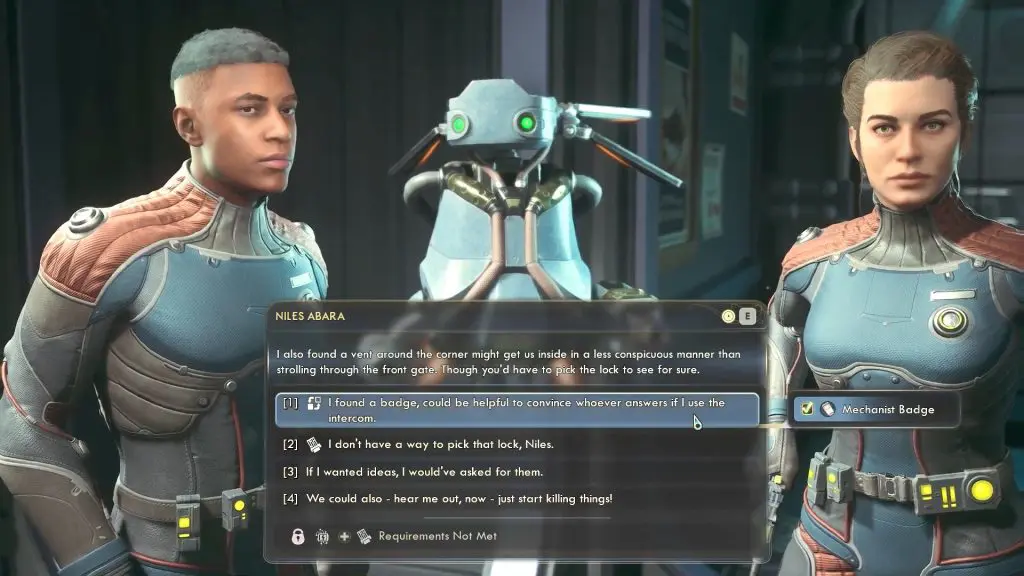Select the locked "Requirements Not Met" option
The image size is (1024, 576).
(x=437, y=536)
